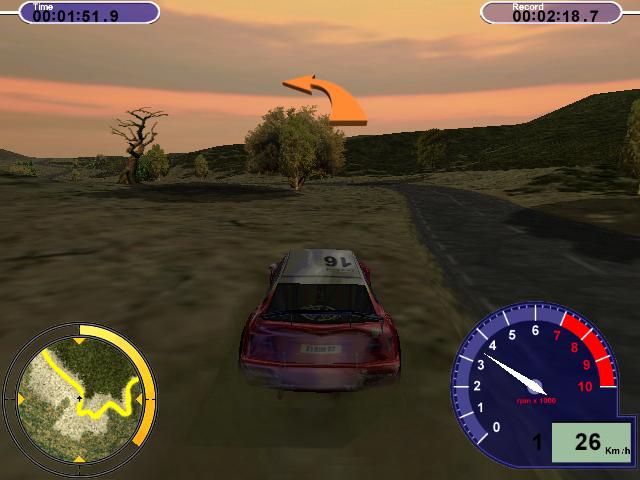Click the circular track minimap
This screenshot has width=640, height=480.
(x=79, y=397)
